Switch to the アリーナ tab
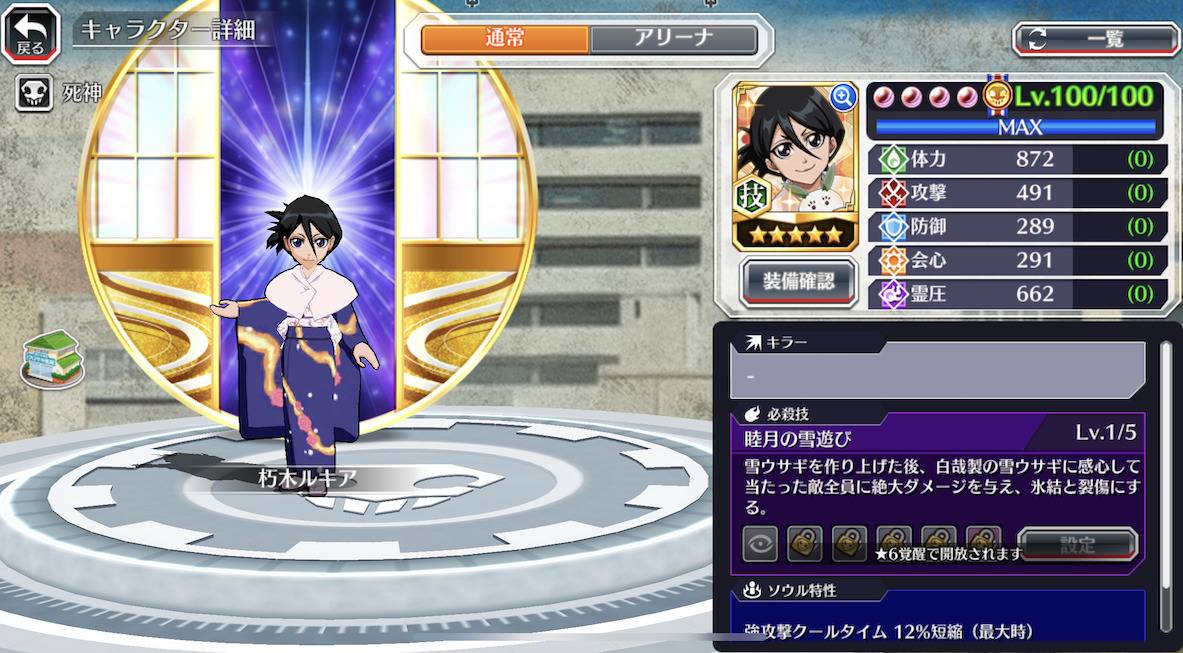Viewport: 1183px width, 653px height. (673, 39)
